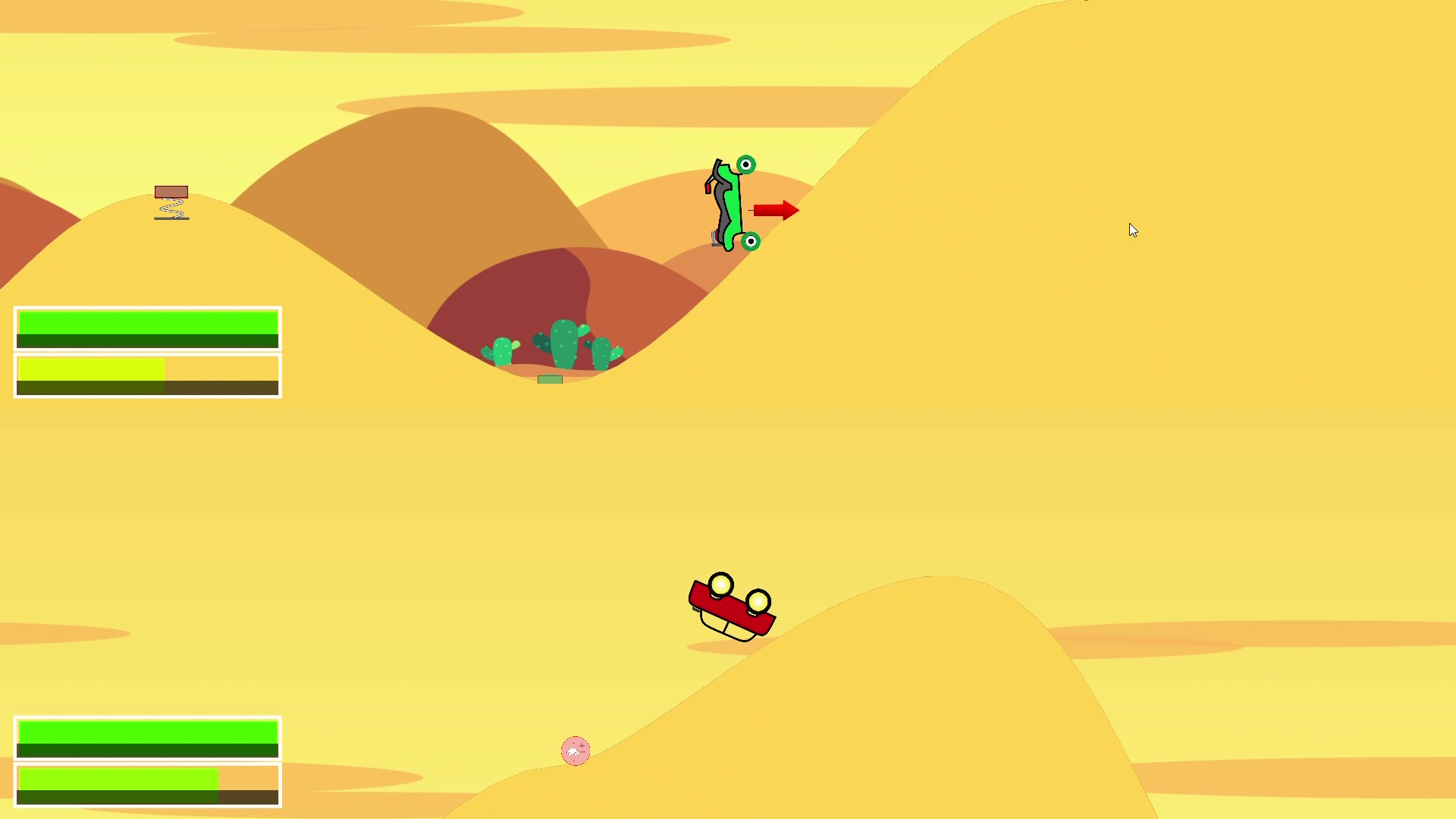Click the red direction arrow indicator
Image resolution: width=1456 pixels, height=819 pixels.
click(x=773, y=210)
